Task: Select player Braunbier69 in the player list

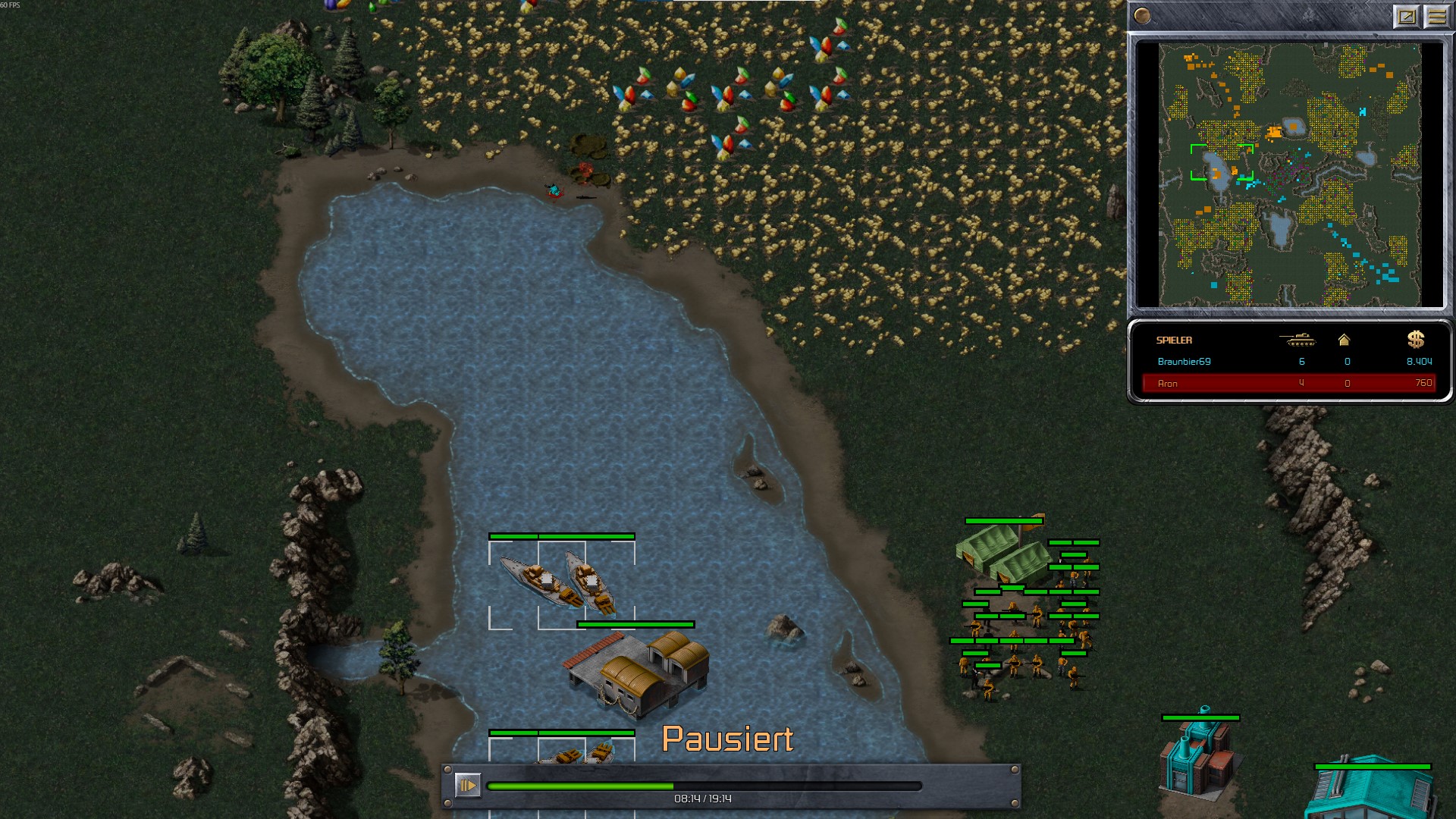Action: (x=1184, y=362)
